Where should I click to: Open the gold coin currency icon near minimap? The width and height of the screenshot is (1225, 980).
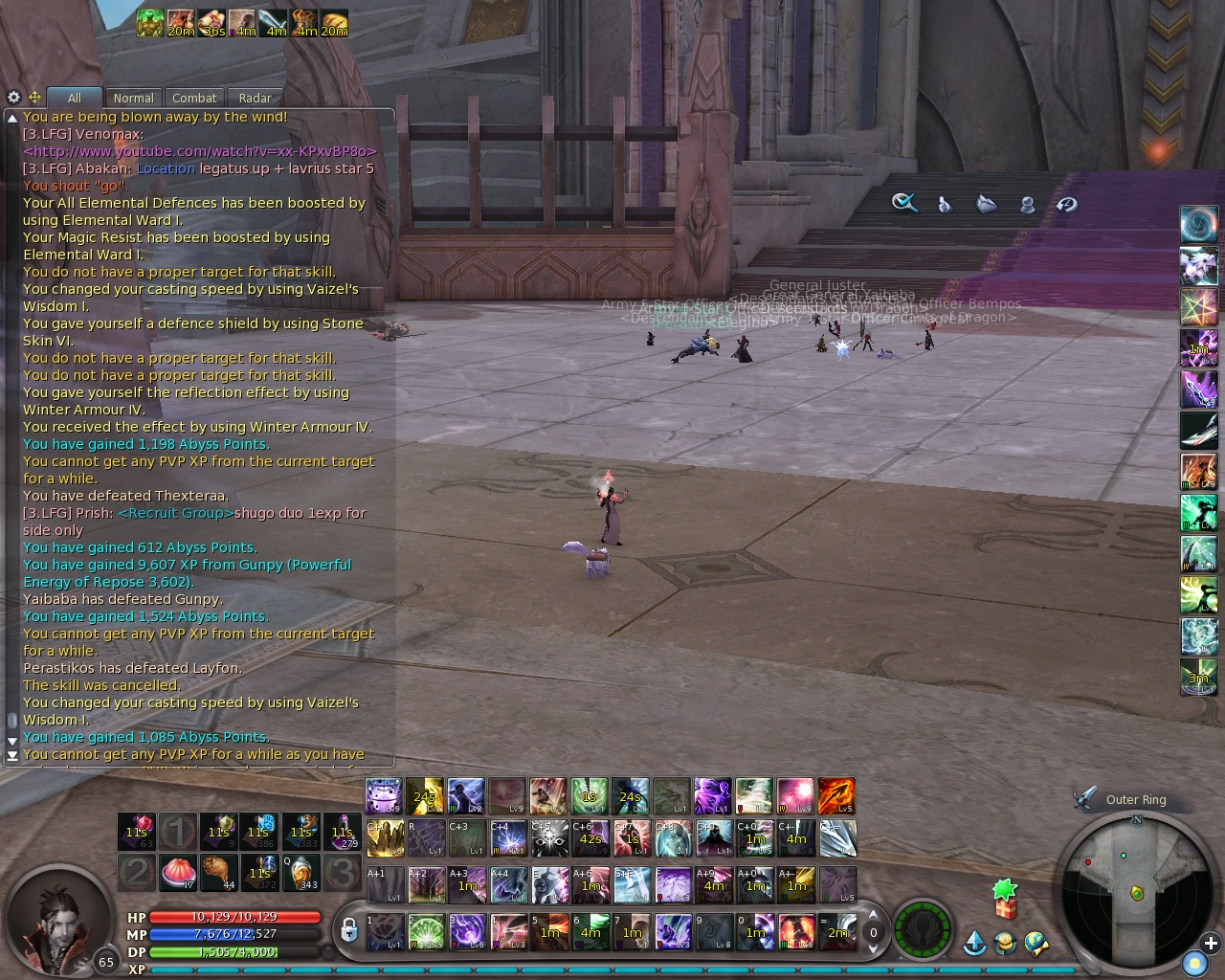[1004, 944]
